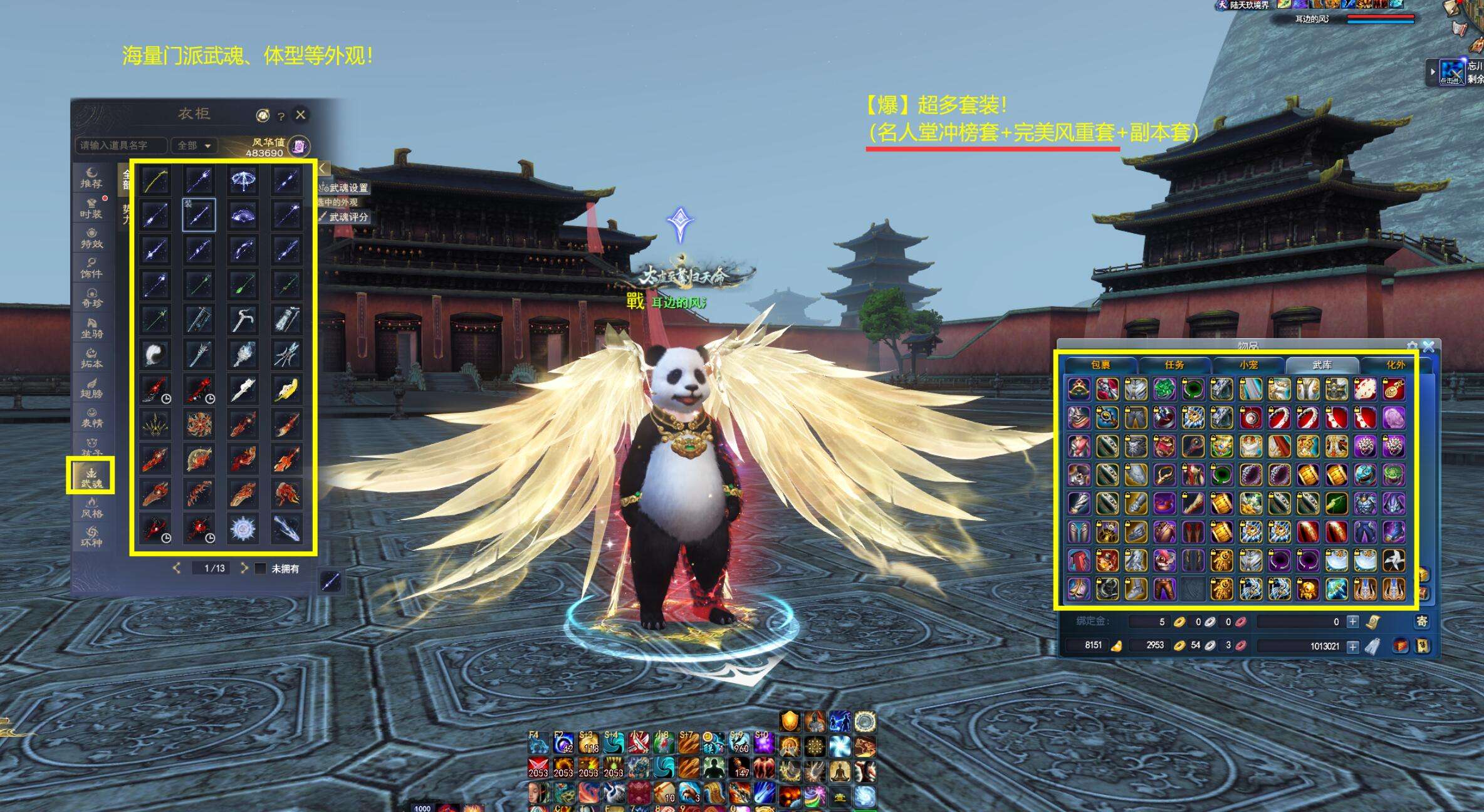Show the 小宠 pet tab
Image resolution: width=1484 pixels, height=812 pixels.
[1248, 364]
